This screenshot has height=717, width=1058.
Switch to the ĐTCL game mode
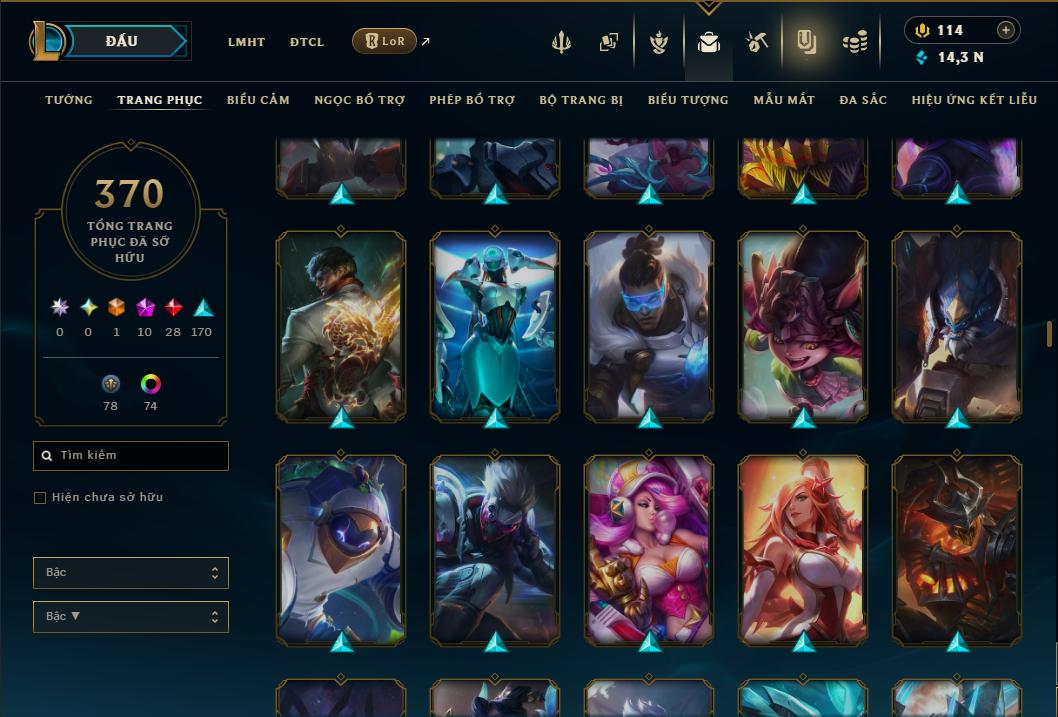(x=307, y=42)
